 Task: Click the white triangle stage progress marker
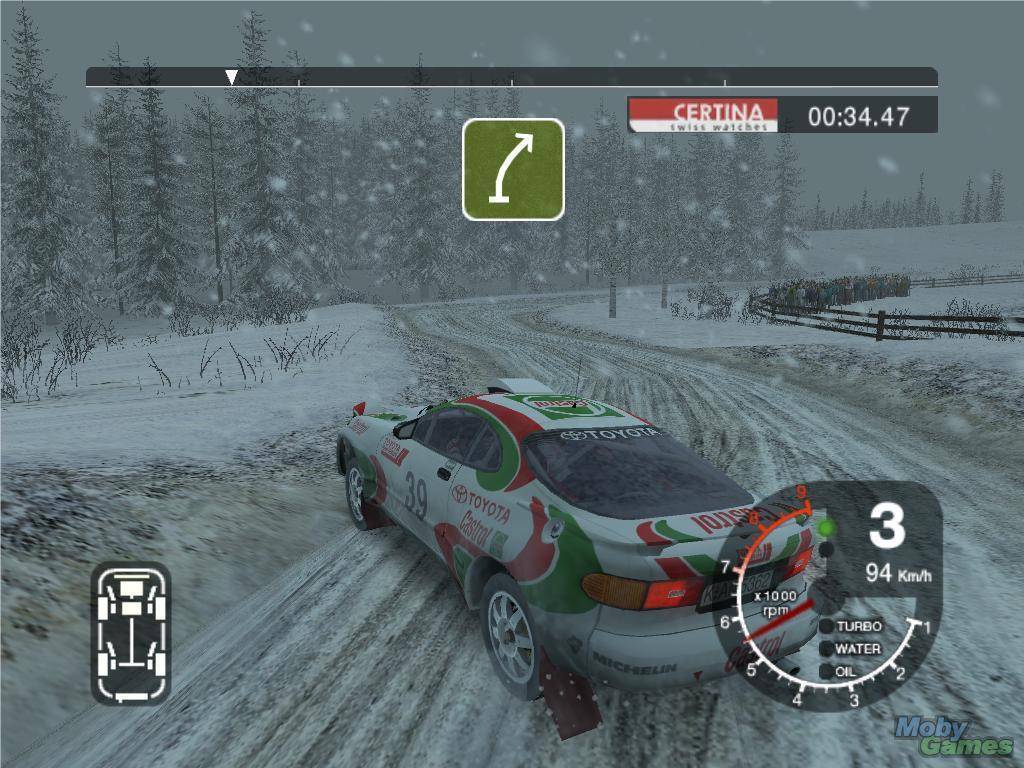click(231, 77)
